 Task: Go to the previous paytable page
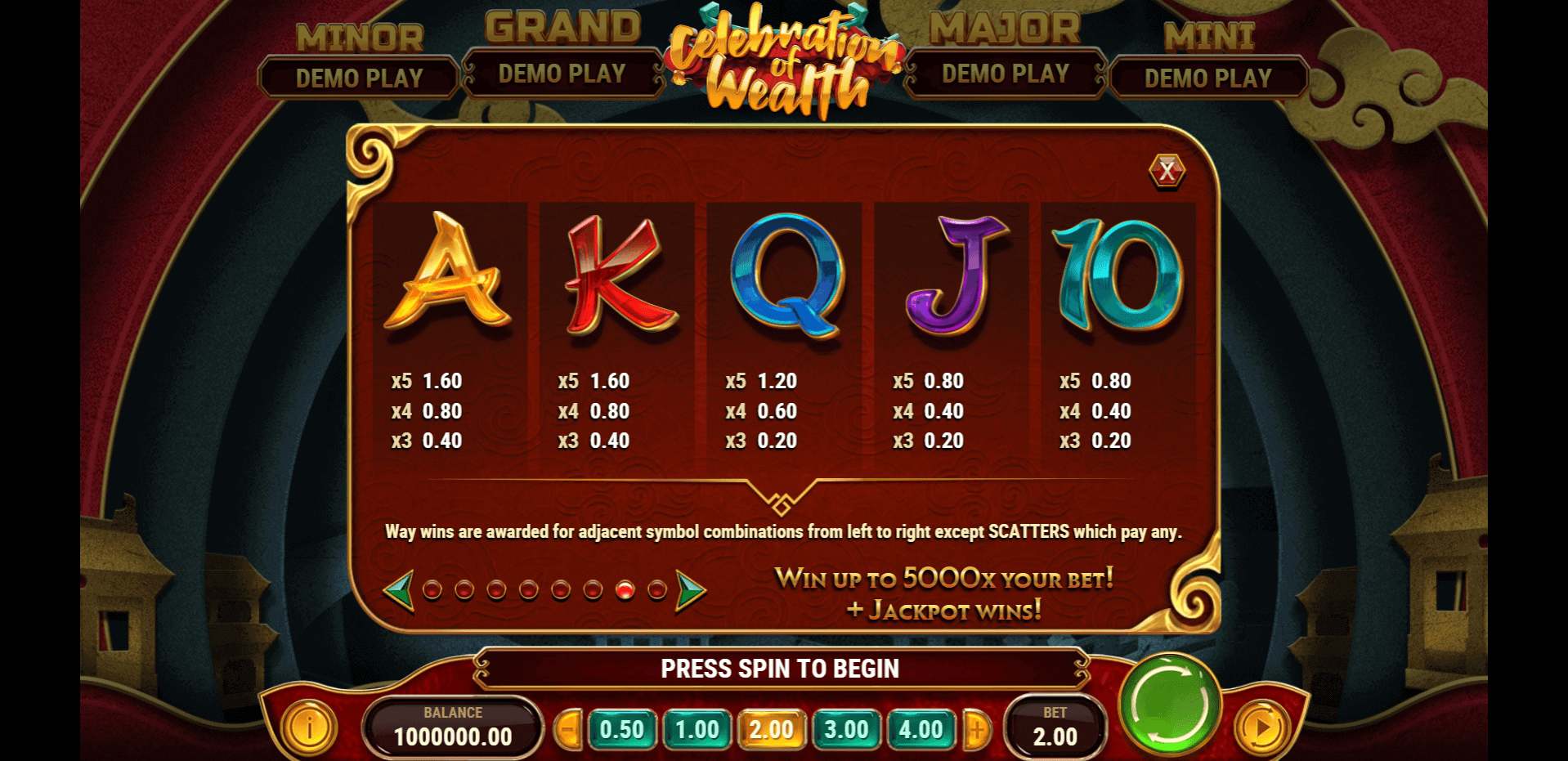tap(400, 589)
